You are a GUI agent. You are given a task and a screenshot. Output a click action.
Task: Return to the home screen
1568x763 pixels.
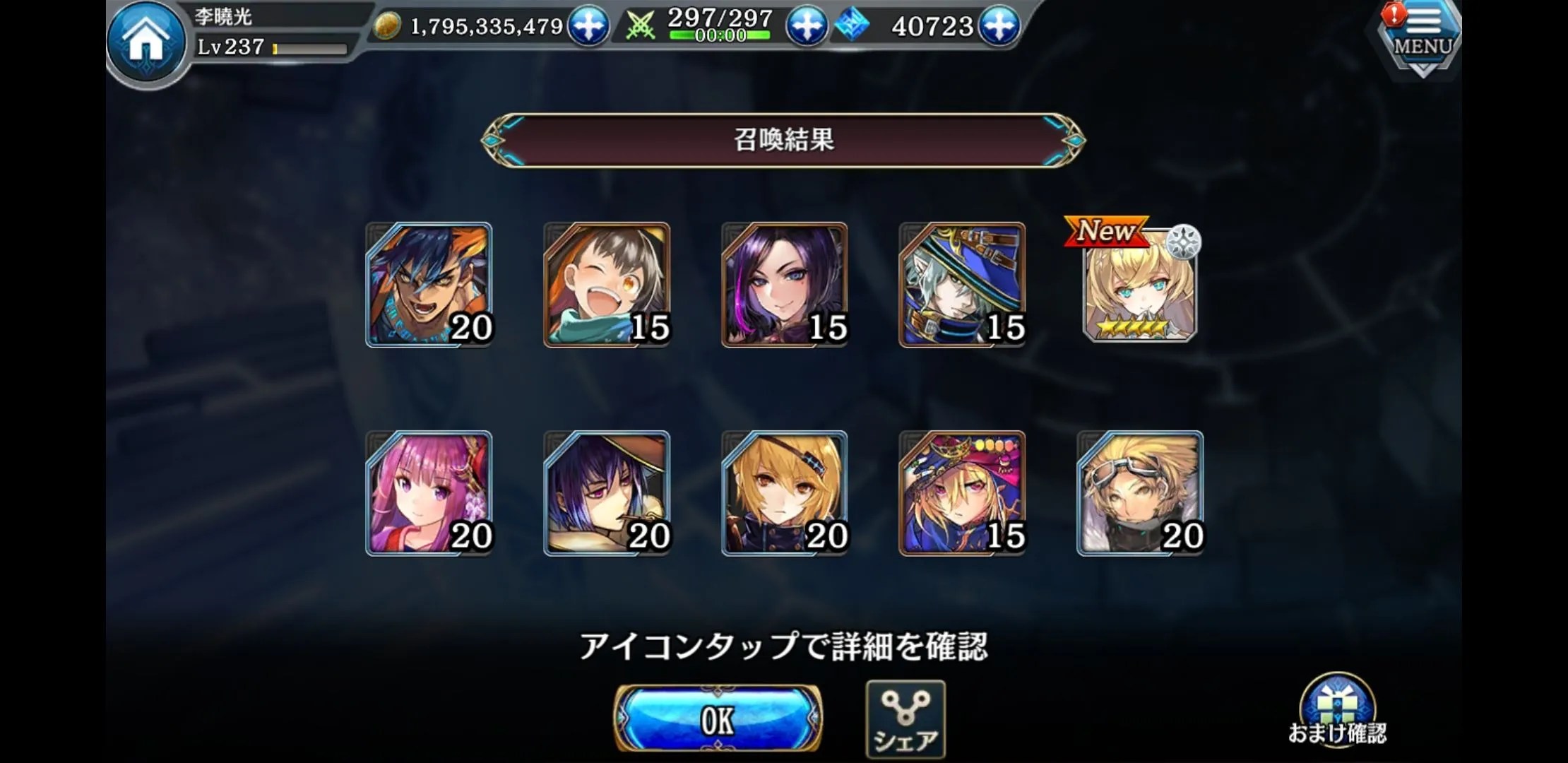(x=147, y=41)
